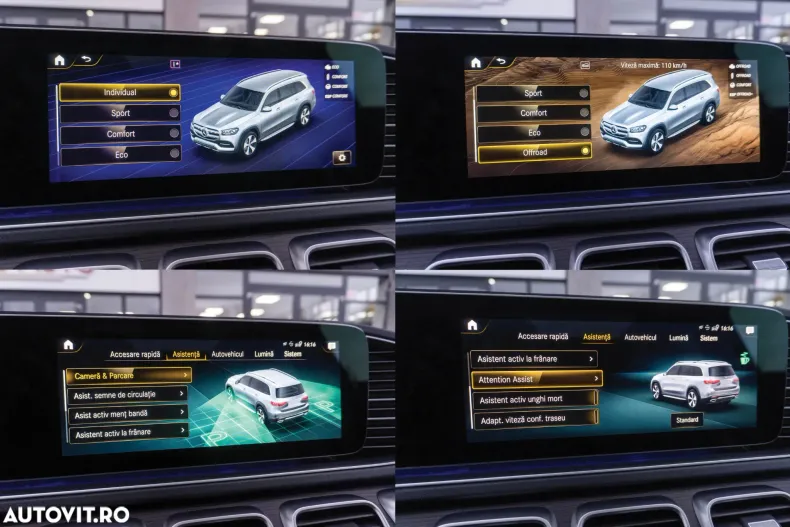Select Adapt. viteză conf. traseu
Screen dimensions: 790x527
coord(534,421)
